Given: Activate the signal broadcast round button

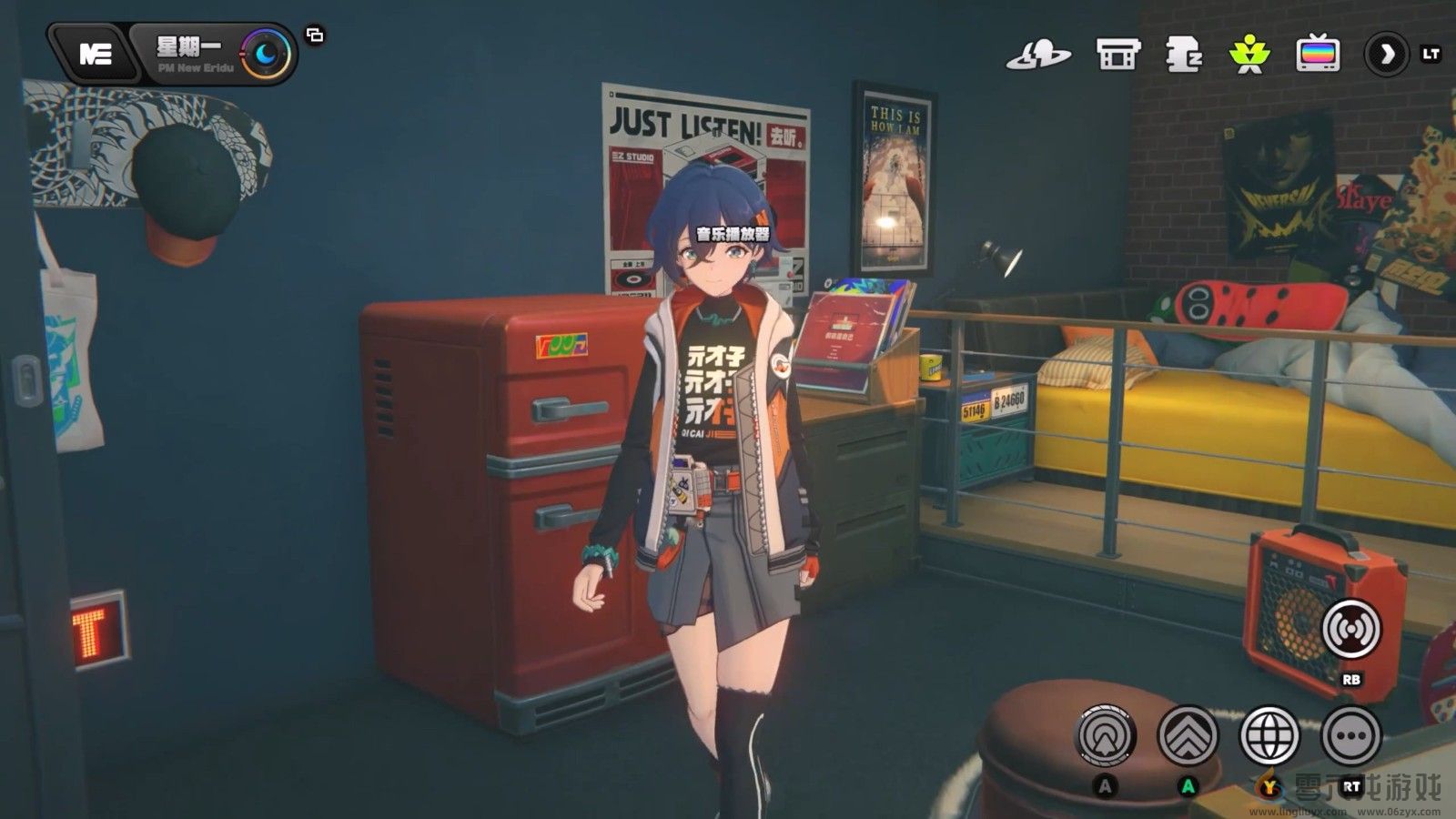Looking at the screenshot, I should [1350, 628].
